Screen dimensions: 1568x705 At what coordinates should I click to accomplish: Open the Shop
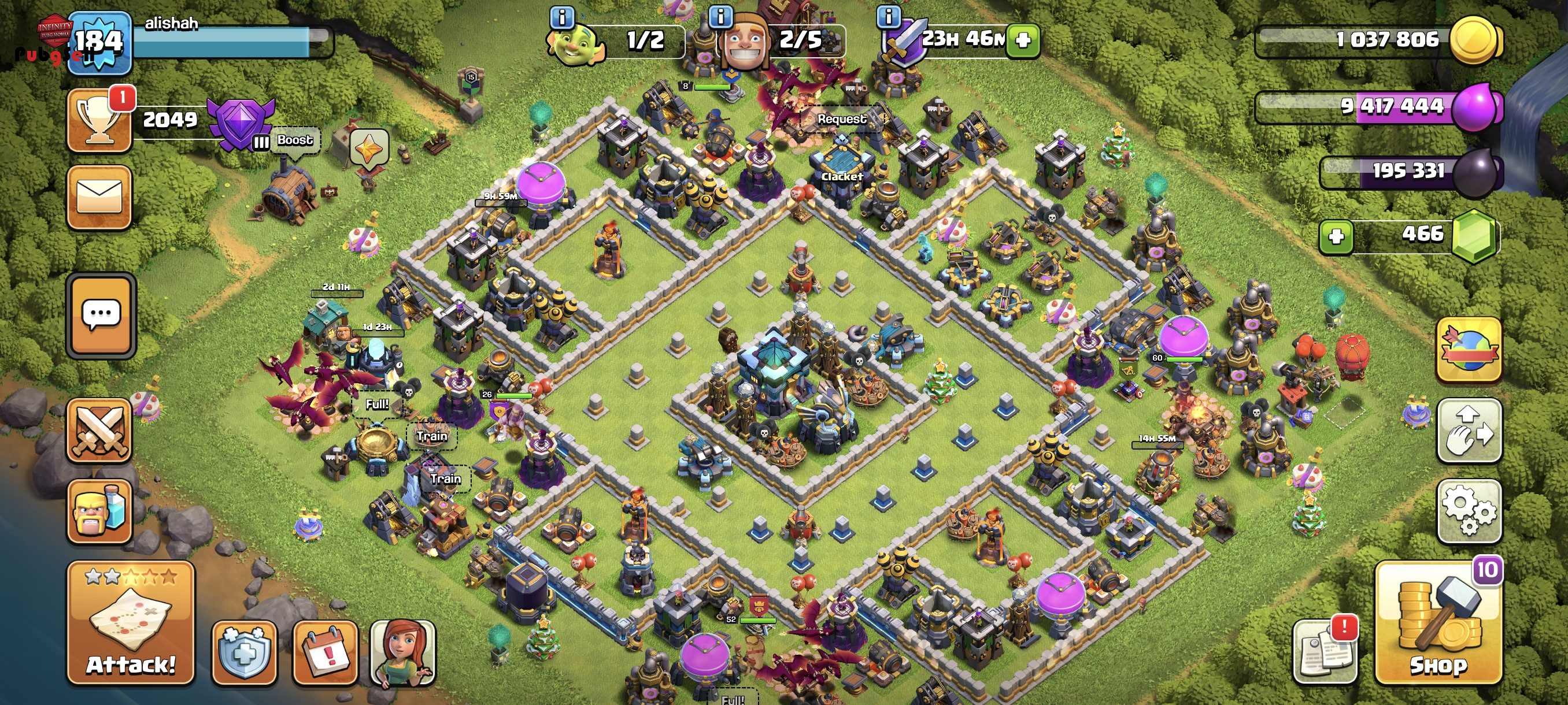[1438, 623]
